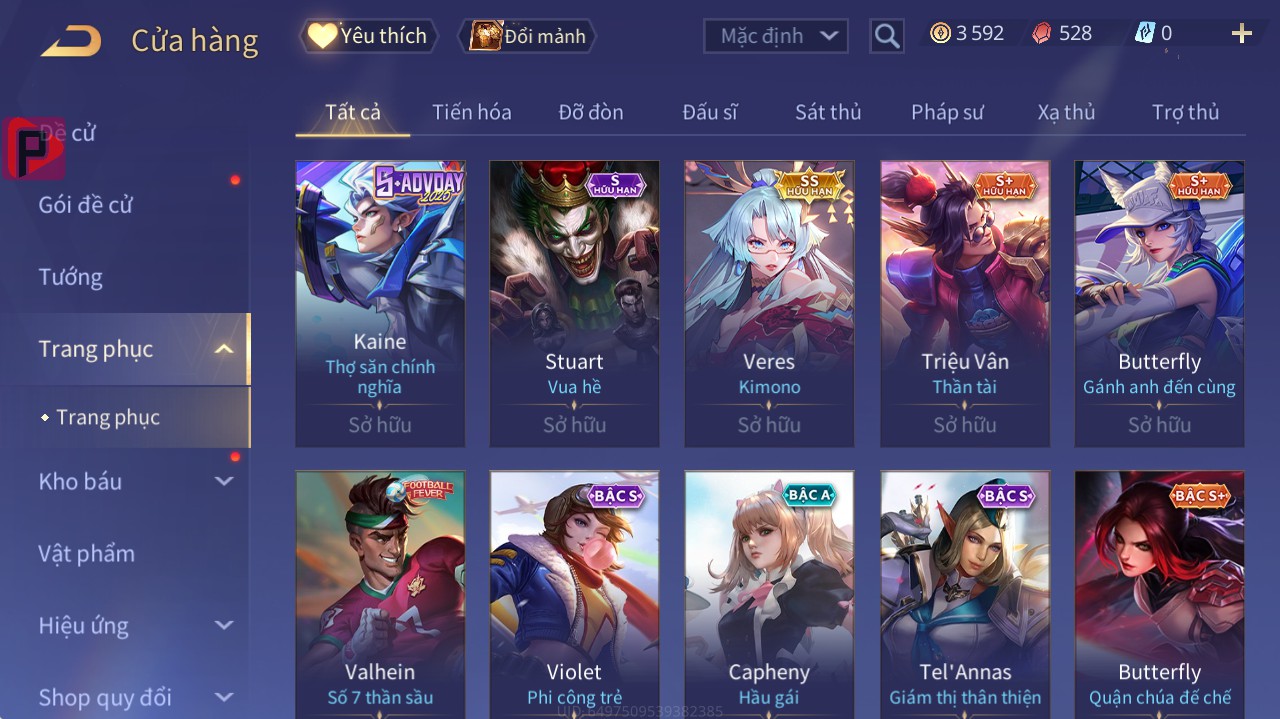Viewport: 1280px width, 719px height.
Task: Open the Yêu thích favorites list
Action: tap(368, 36)
